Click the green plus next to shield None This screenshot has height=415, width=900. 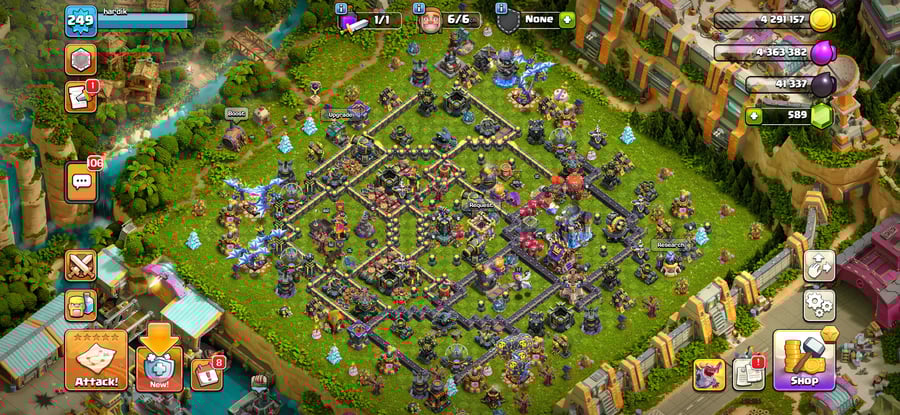[x=567, y=19]
